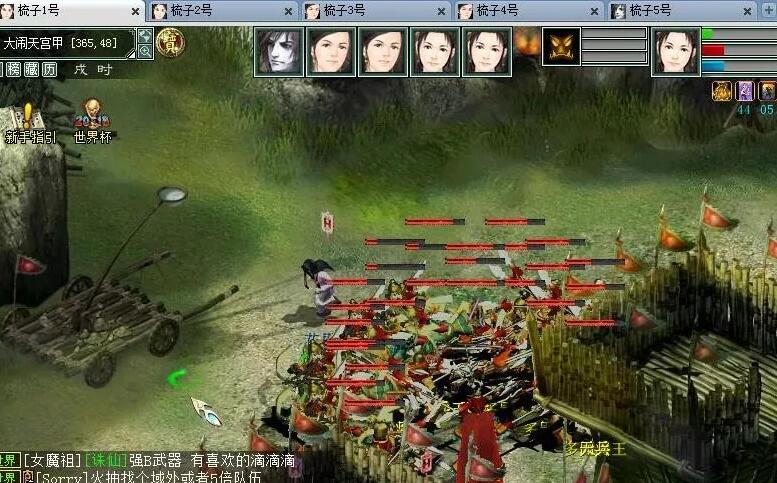Open the world map button above the magnifier
This screenshot has height=483, width=777.
tap(144, 36)
